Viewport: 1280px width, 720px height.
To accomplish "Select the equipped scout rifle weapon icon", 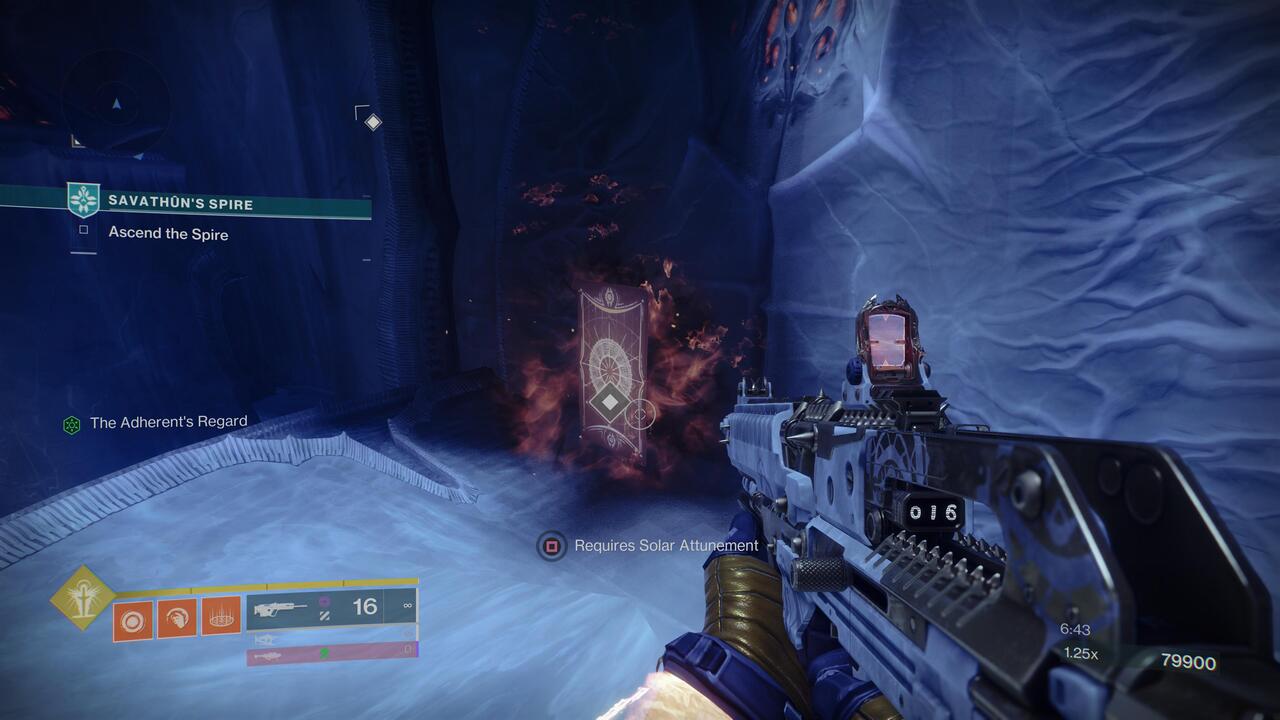I will pos(281,606).
